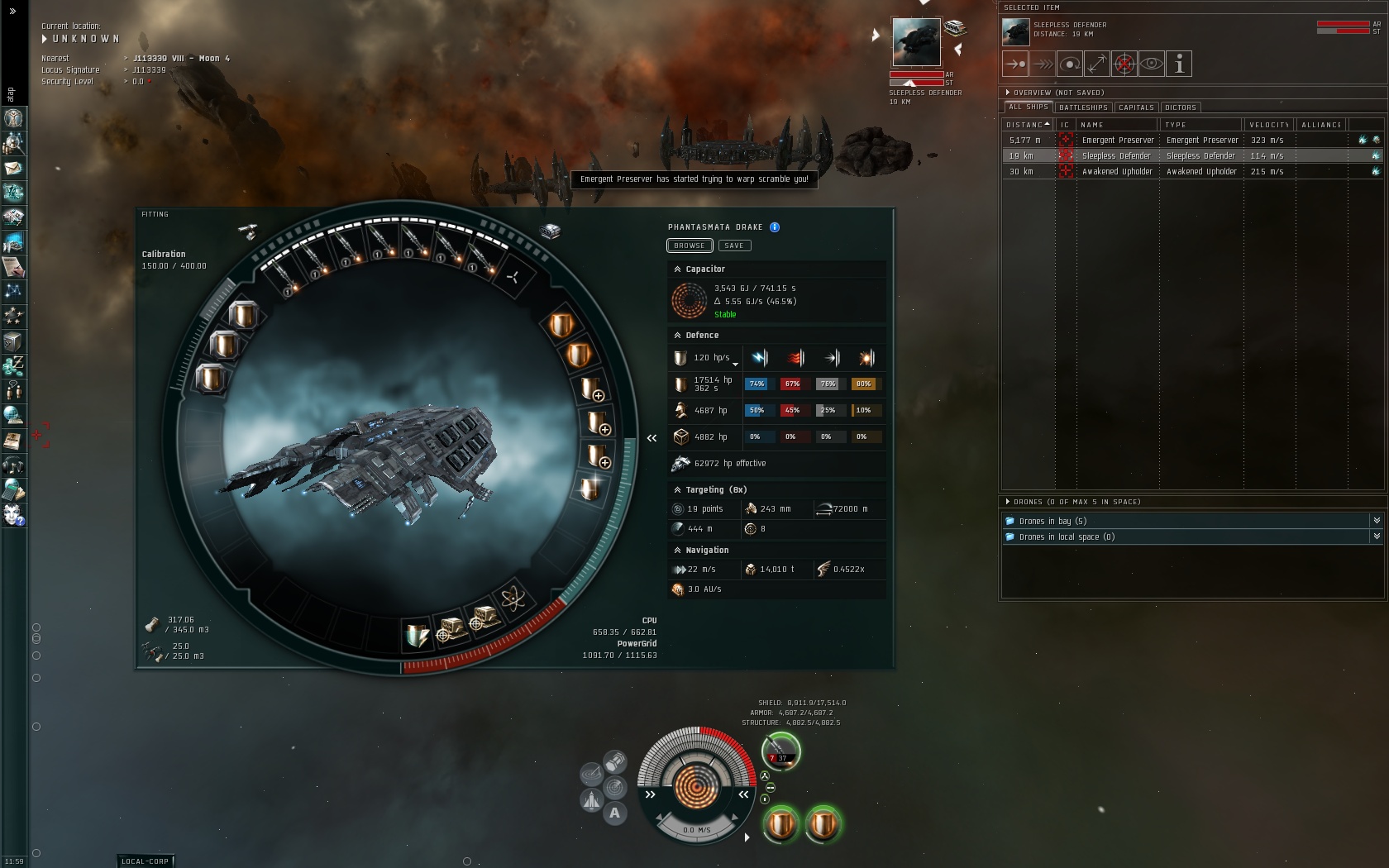Show info for Phantasmata Drake

pos(775,227)
